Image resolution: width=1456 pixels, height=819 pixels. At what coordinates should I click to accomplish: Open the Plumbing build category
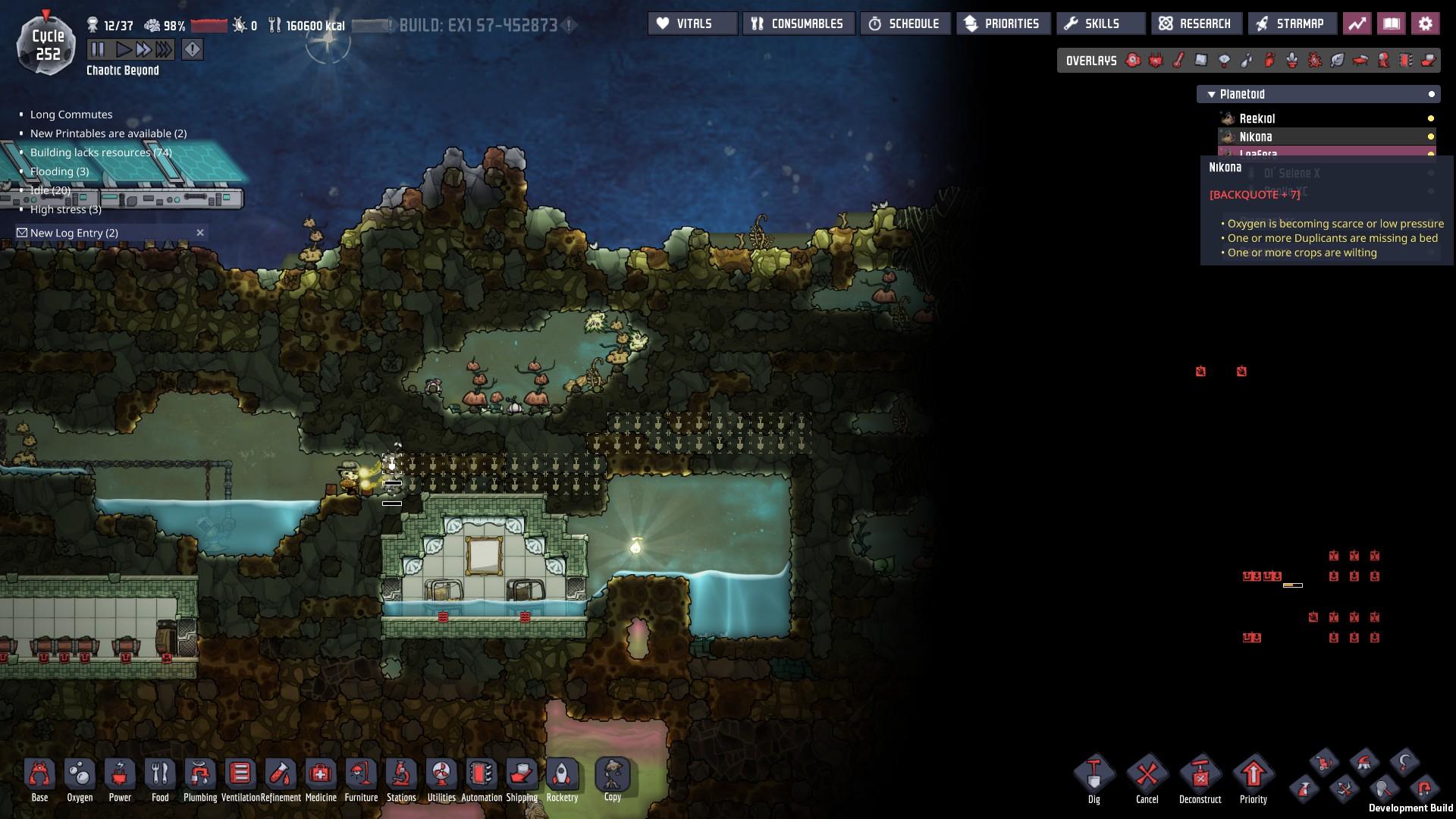point(200,777)
